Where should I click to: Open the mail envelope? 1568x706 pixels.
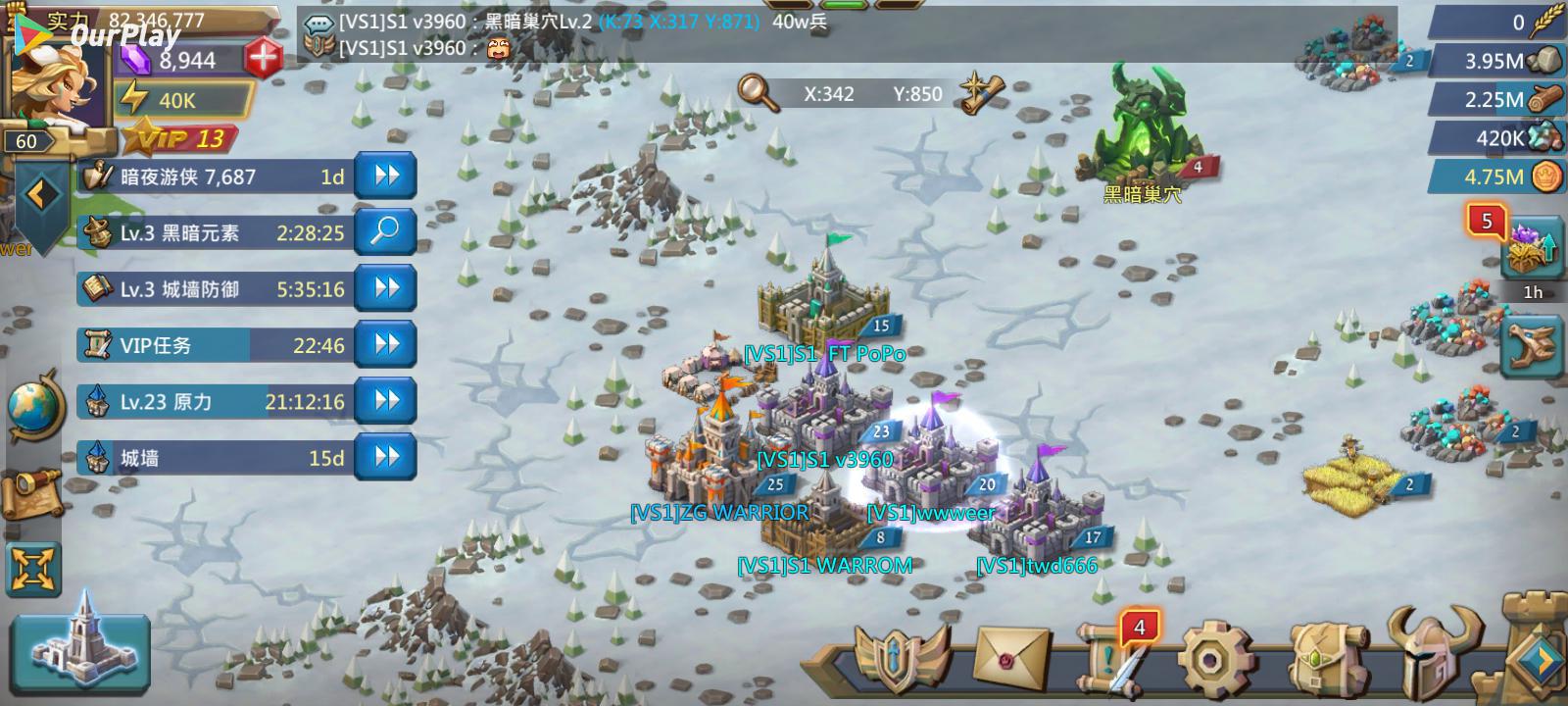coord(1010,658)
